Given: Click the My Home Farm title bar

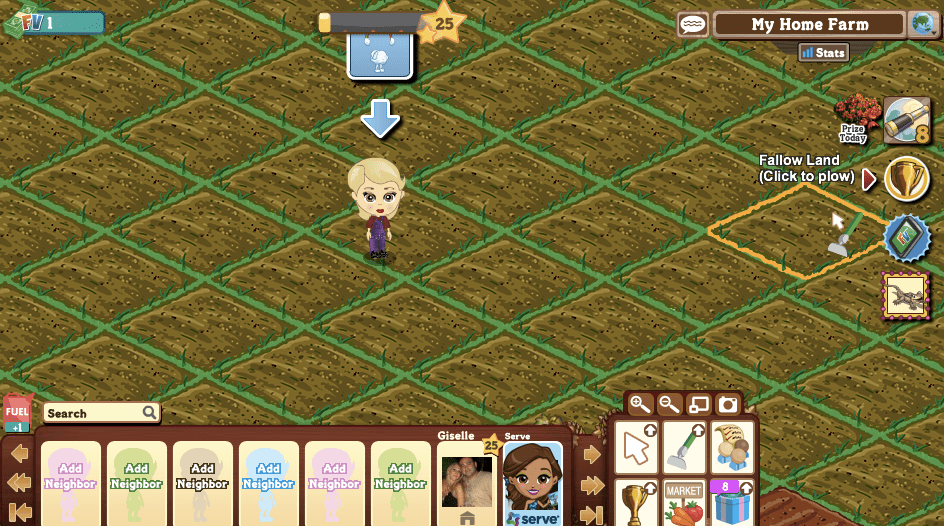Looking at the screenshot, I should point(810,25).
